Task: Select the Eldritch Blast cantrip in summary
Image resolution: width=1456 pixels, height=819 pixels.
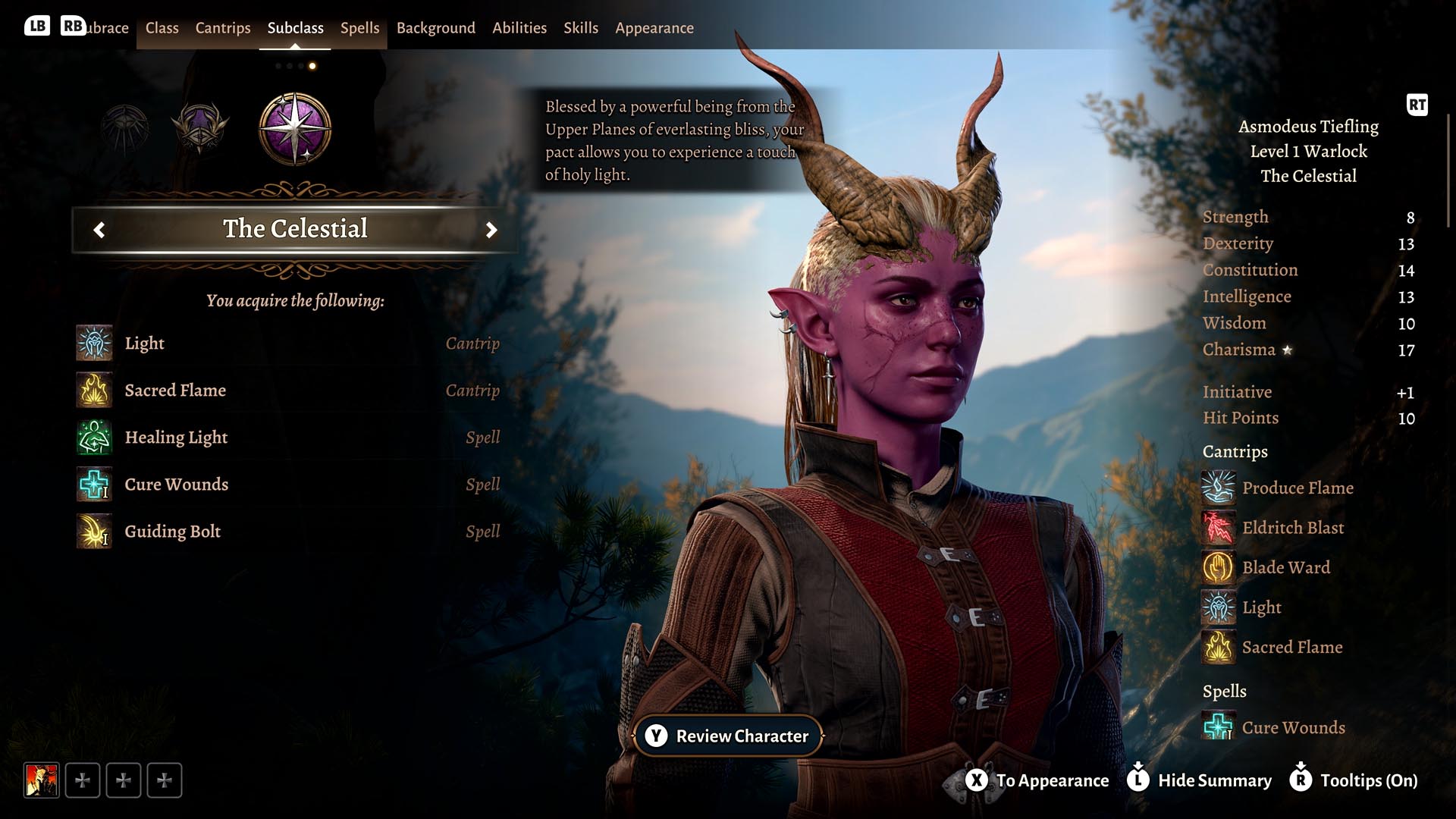Action: pos(1292,528)
